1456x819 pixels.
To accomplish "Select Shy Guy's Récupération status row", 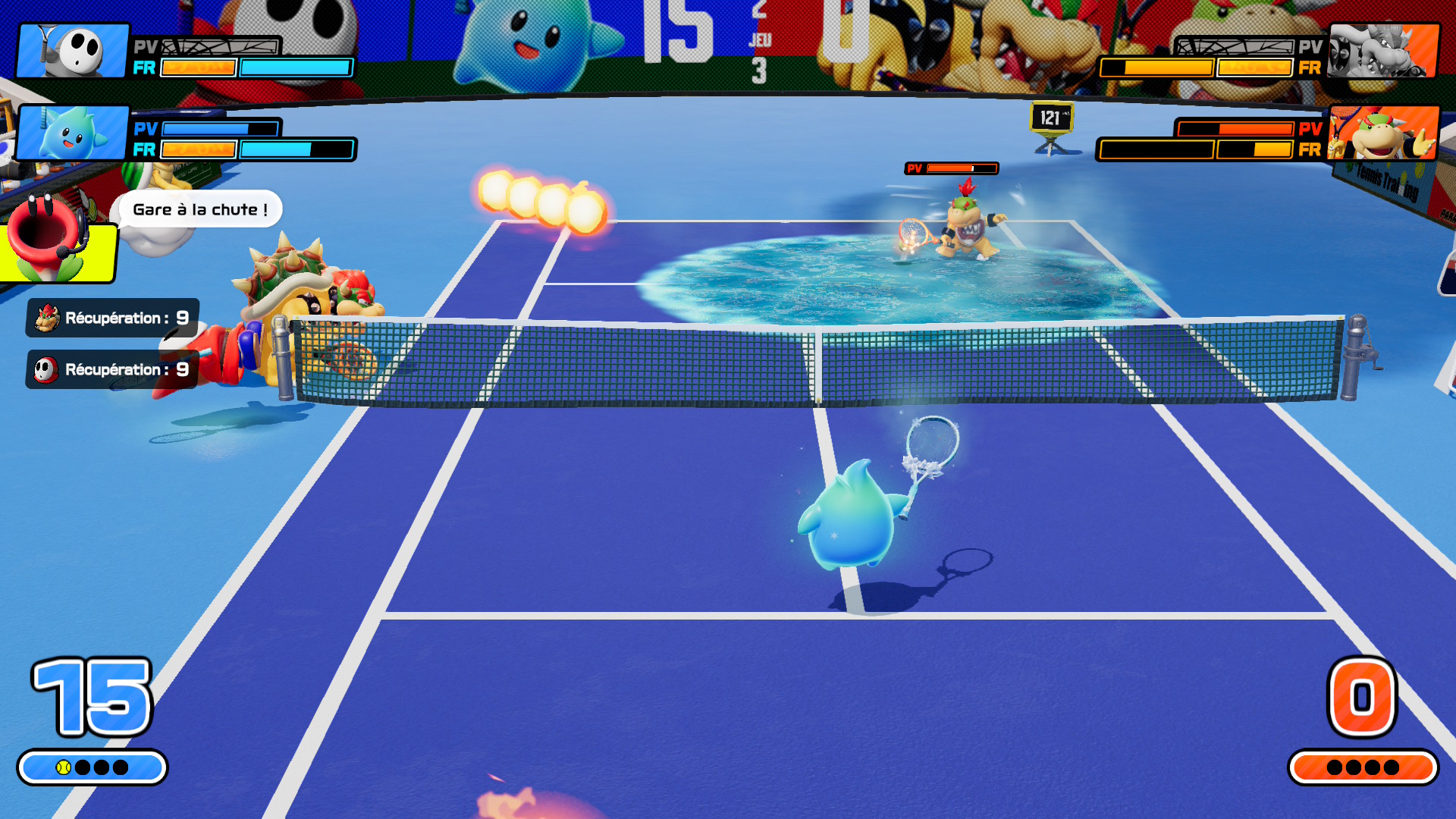I will (112, 369).
